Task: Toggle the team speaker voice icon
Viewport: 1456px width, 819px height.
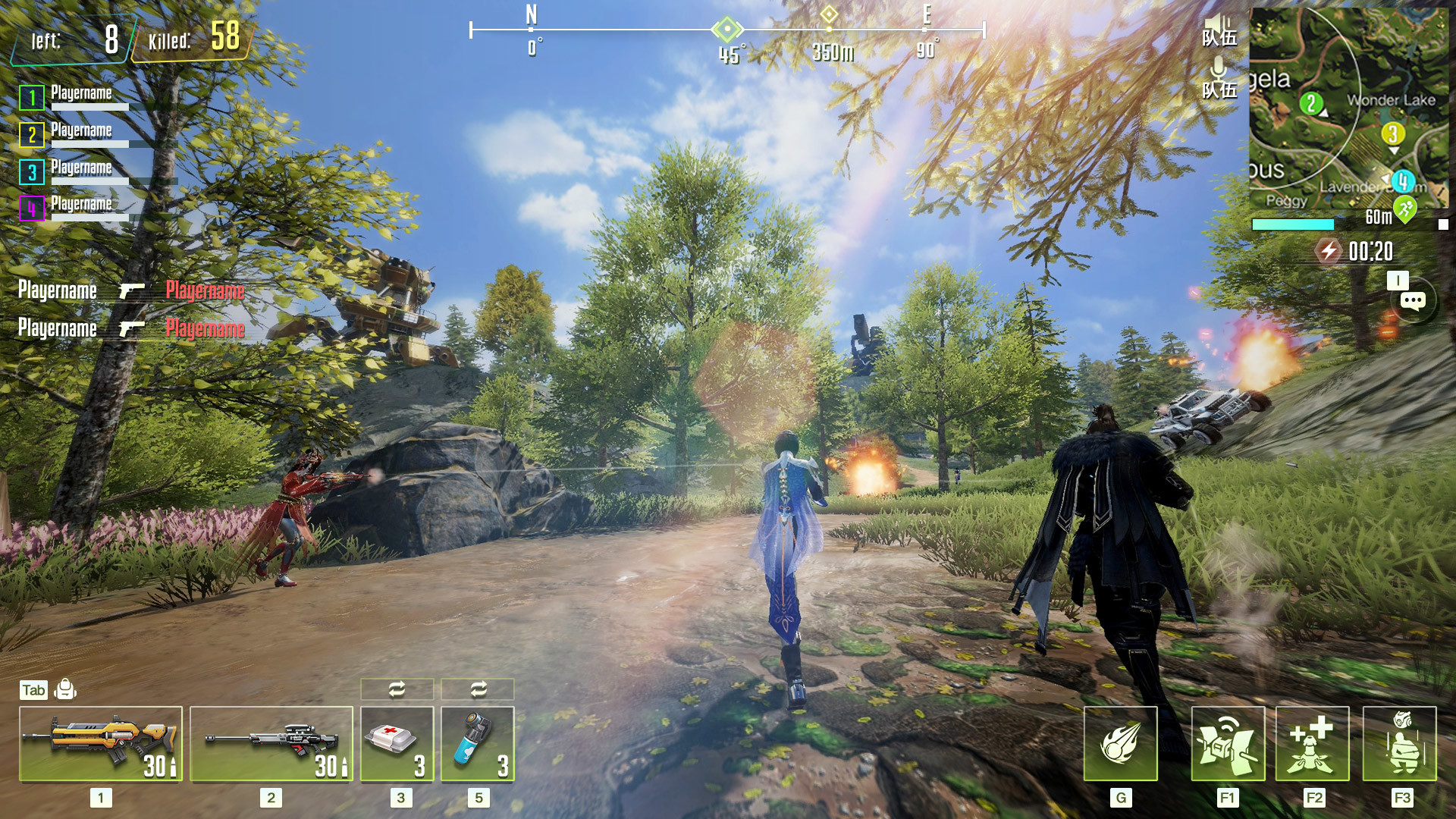Action: [x=1219, y=30]
